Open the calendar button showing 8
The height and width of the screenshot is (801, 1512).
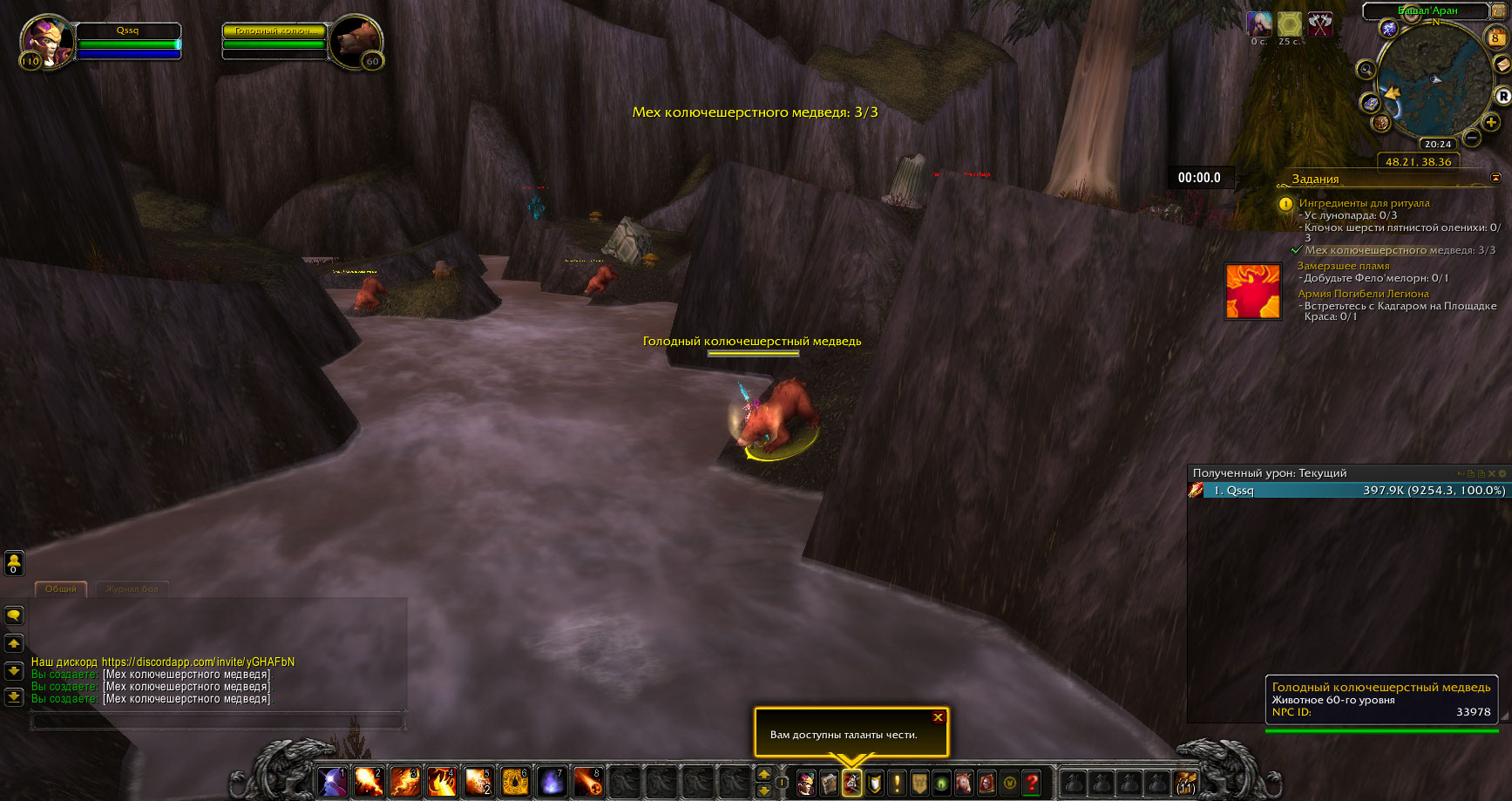(1495, 38)
